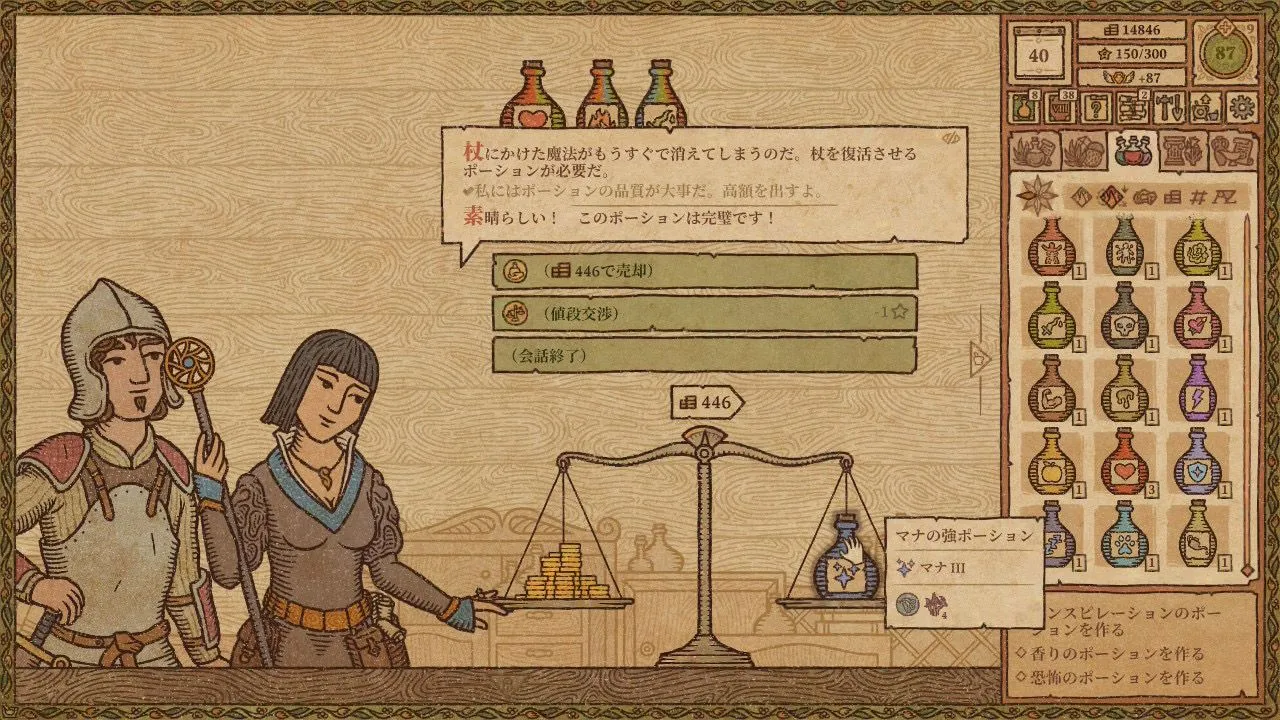This screenshot has width=1280, height=720.
Task: Sell the potion for 446 gold
Action: tap(704, 271)
